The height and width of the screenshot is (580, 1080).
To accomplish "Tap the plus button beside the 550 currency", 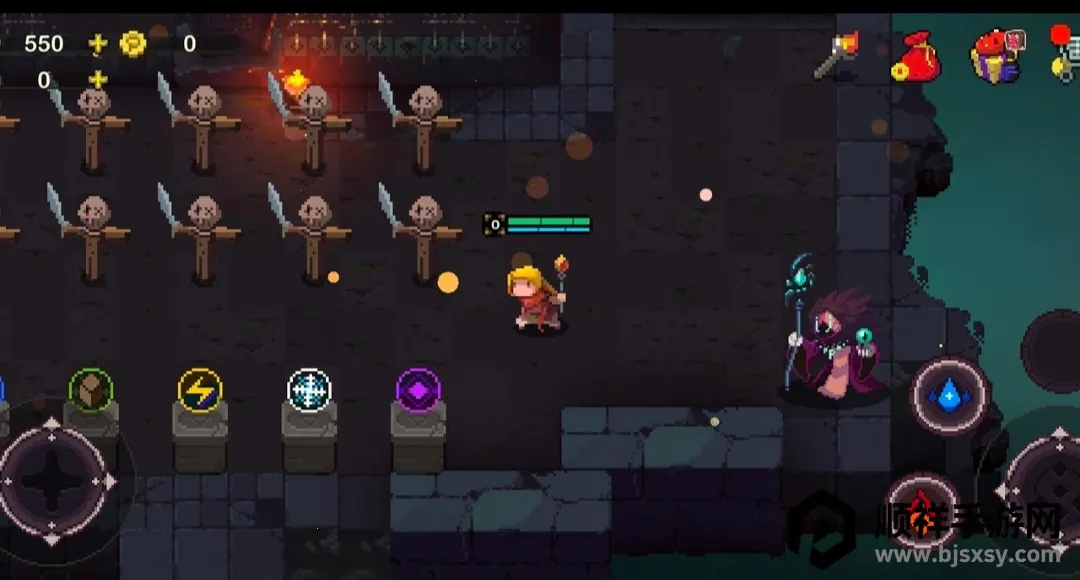I will pyautogui.click(x=97, y=43).
